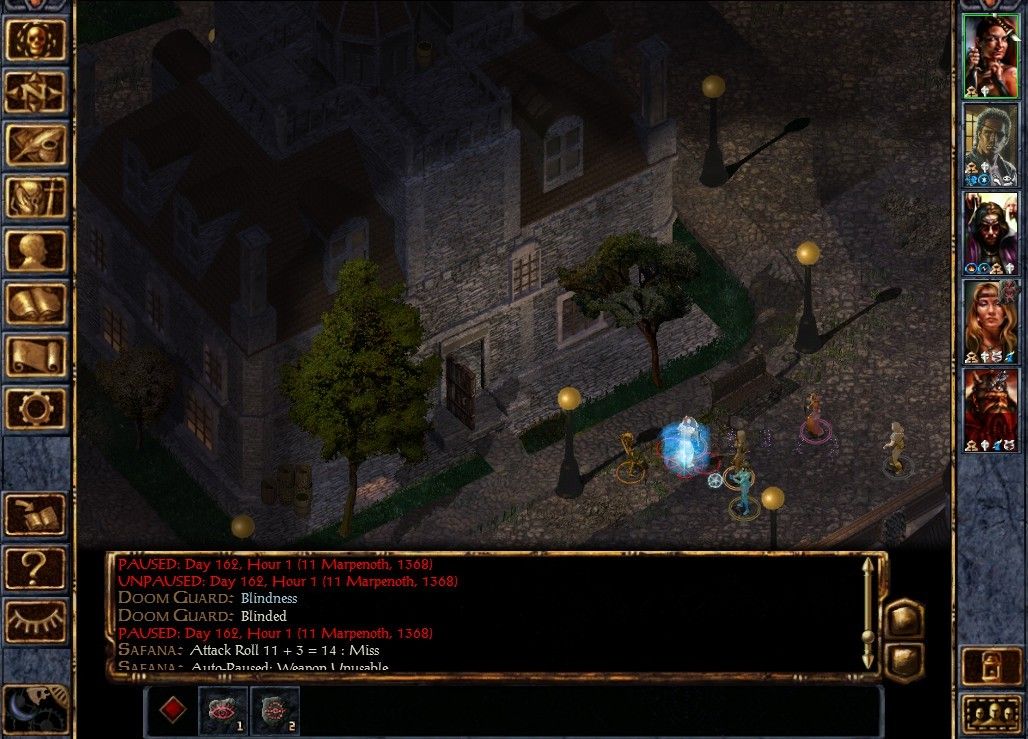Click the red diamond button in the action bar

pyautogui.click(x=173, y=710)
